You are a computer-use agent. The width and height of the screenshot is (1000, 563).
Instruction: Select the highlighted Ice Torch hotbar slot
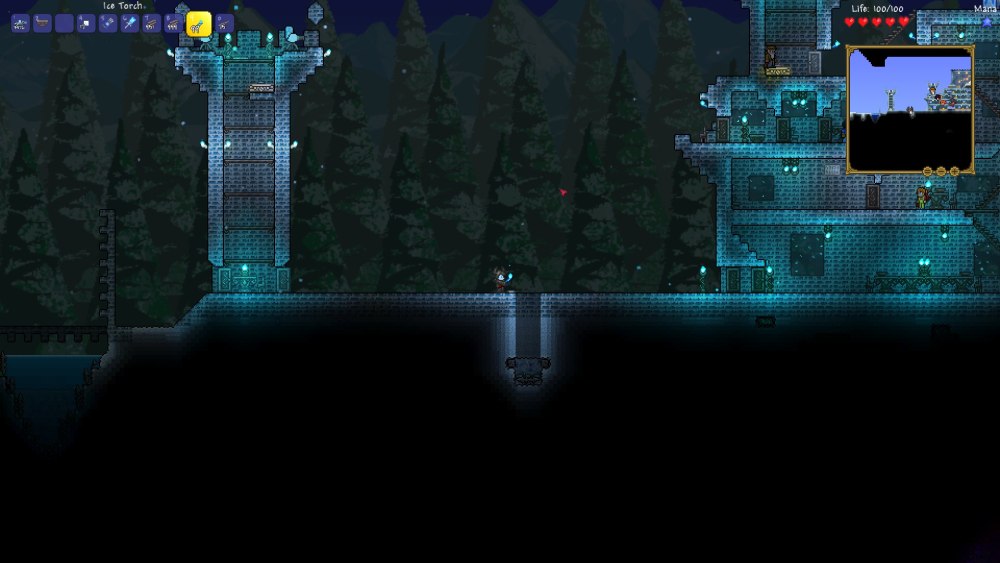[x=198, y=24]
